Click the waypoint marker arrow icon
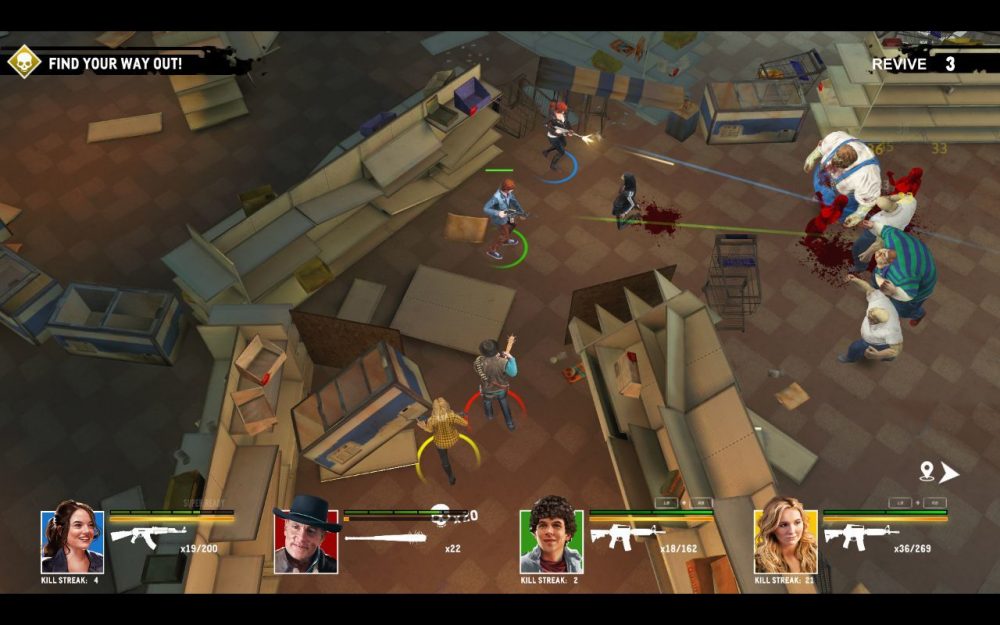Screen dimensions: 1000x625 (x=939, y=472)
